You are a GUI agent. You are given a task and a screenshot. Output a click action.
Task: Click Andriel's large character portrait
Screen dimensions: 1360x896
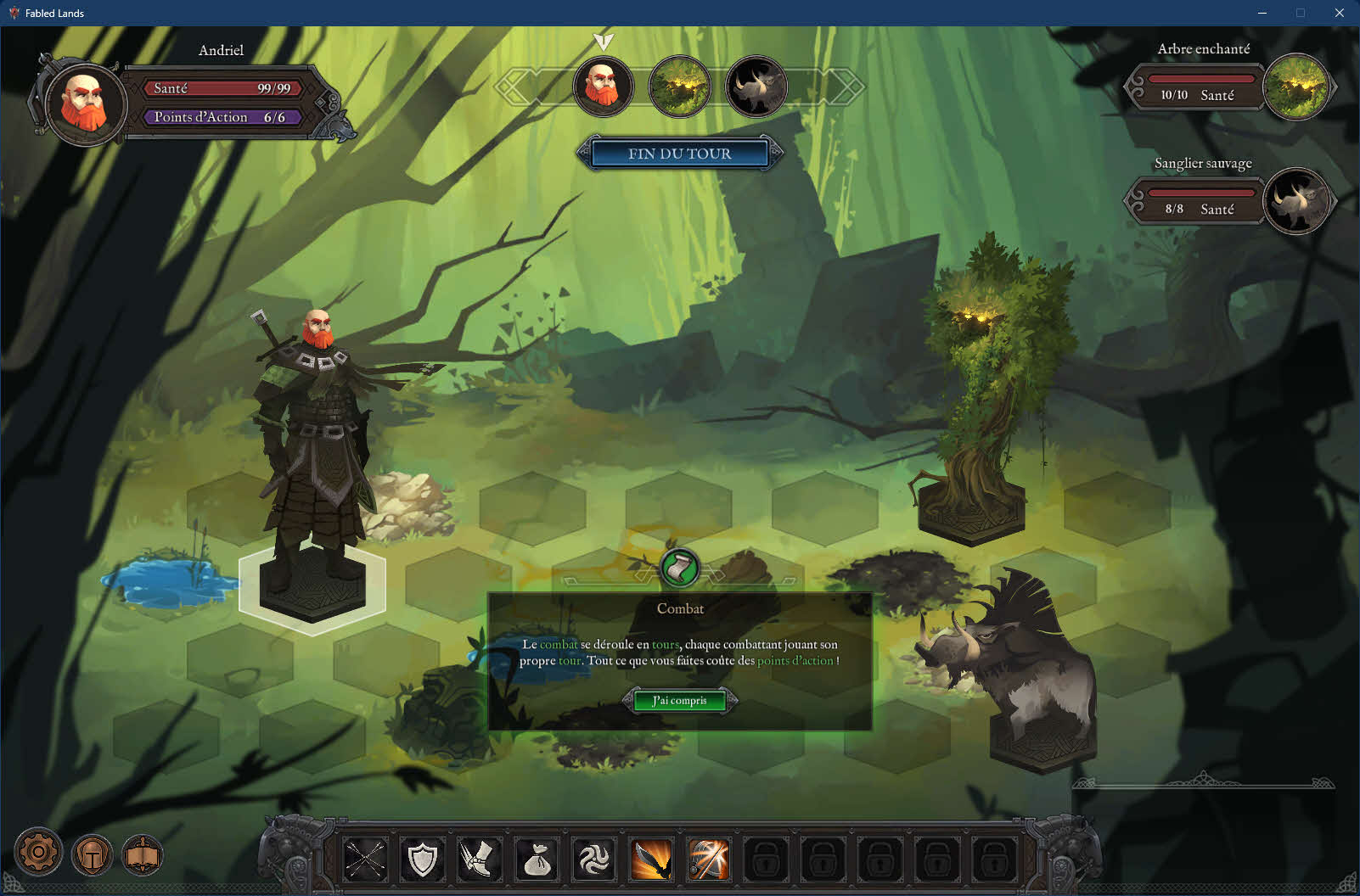[85, 104]
